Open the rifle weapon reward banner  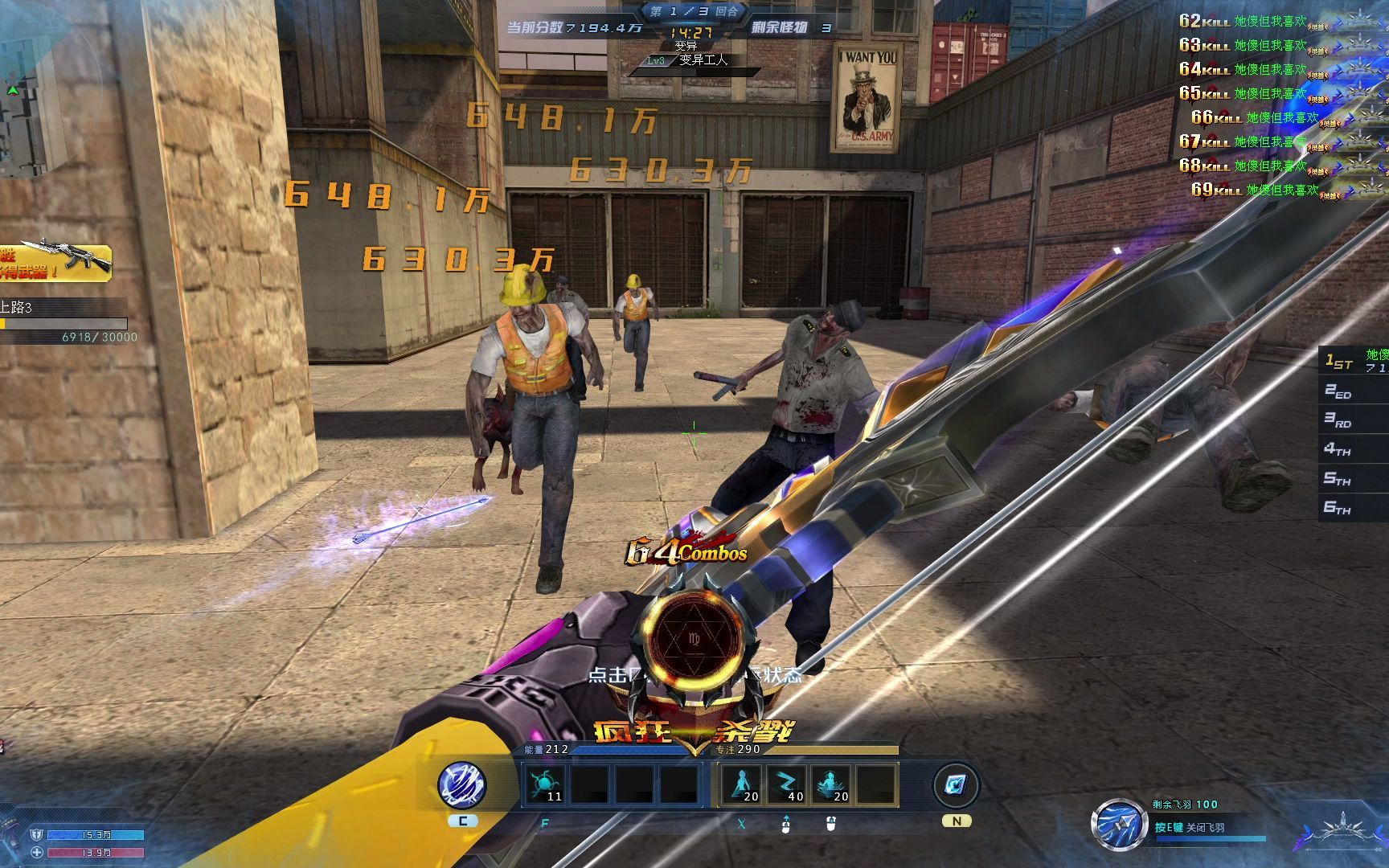click(x=55, y=262)
